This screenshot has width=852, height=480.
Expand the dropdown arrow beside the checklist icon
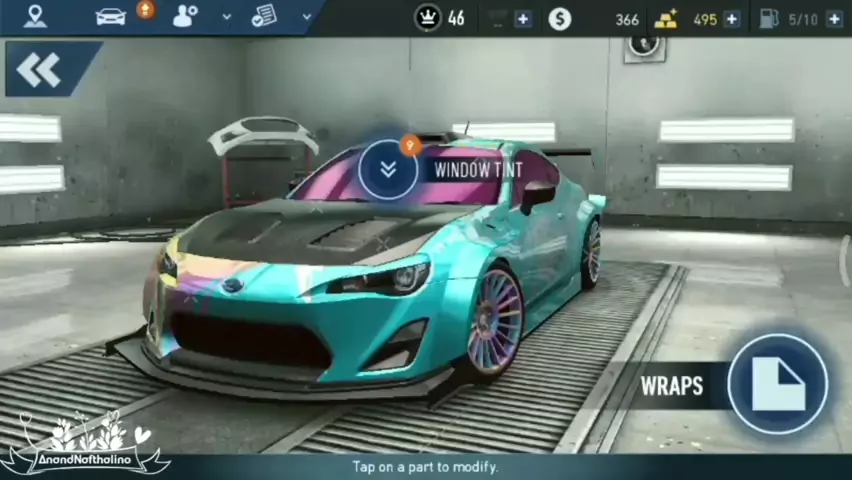click(x=307, y=16)
